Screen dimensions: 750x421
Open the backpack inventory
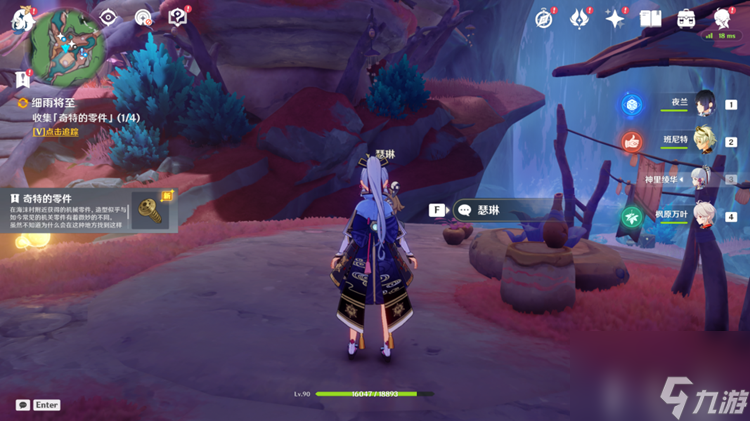tap(687, 18)
